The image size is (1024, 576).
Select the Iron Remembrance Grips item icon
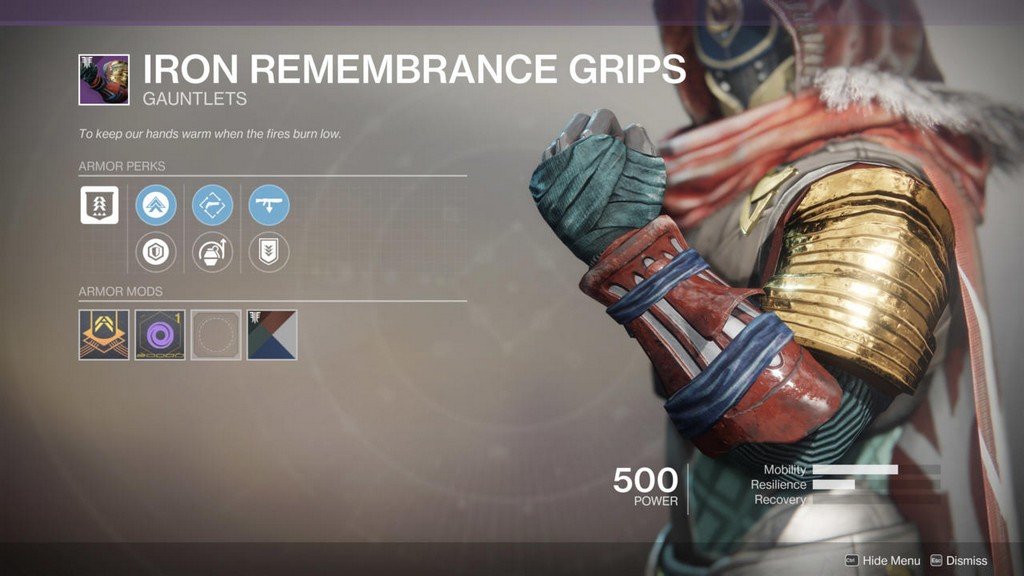click(104, 80)
